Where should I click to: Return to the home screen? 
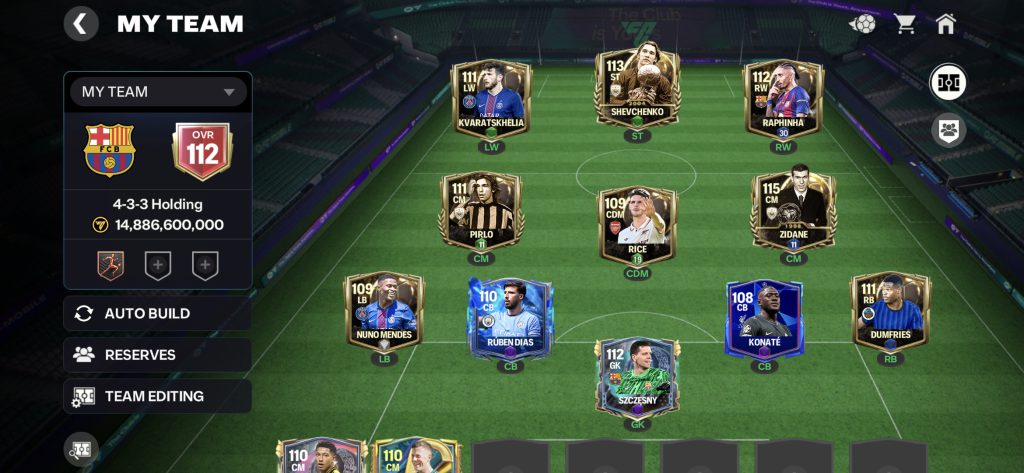coord(946,23)
